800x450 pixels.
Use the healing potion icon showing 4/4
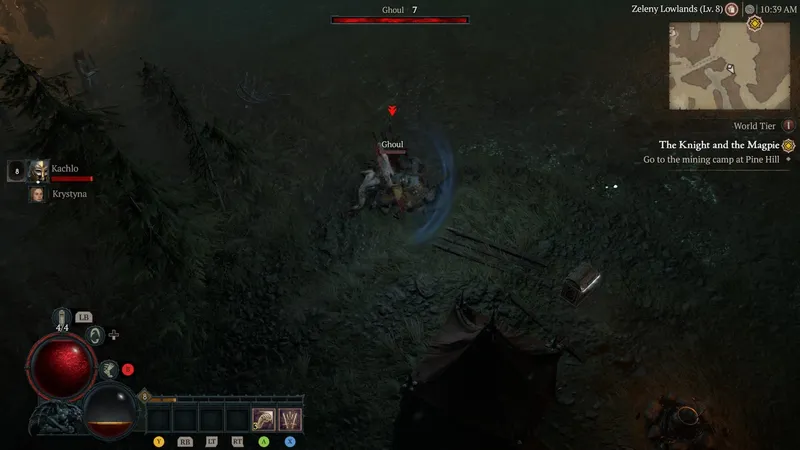coord(62,319)
